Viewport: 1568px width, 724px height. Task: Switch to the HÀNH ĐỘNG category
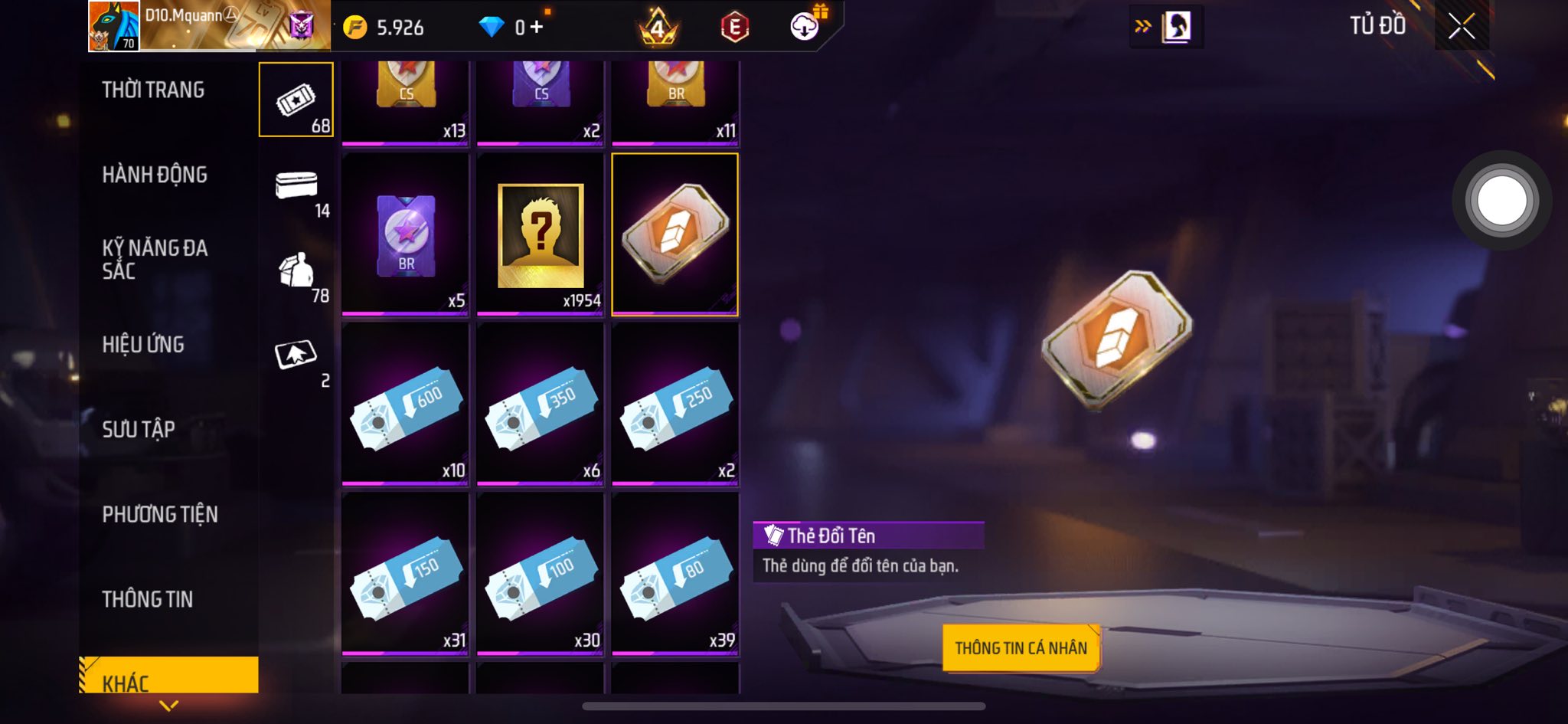click(155, 175)
